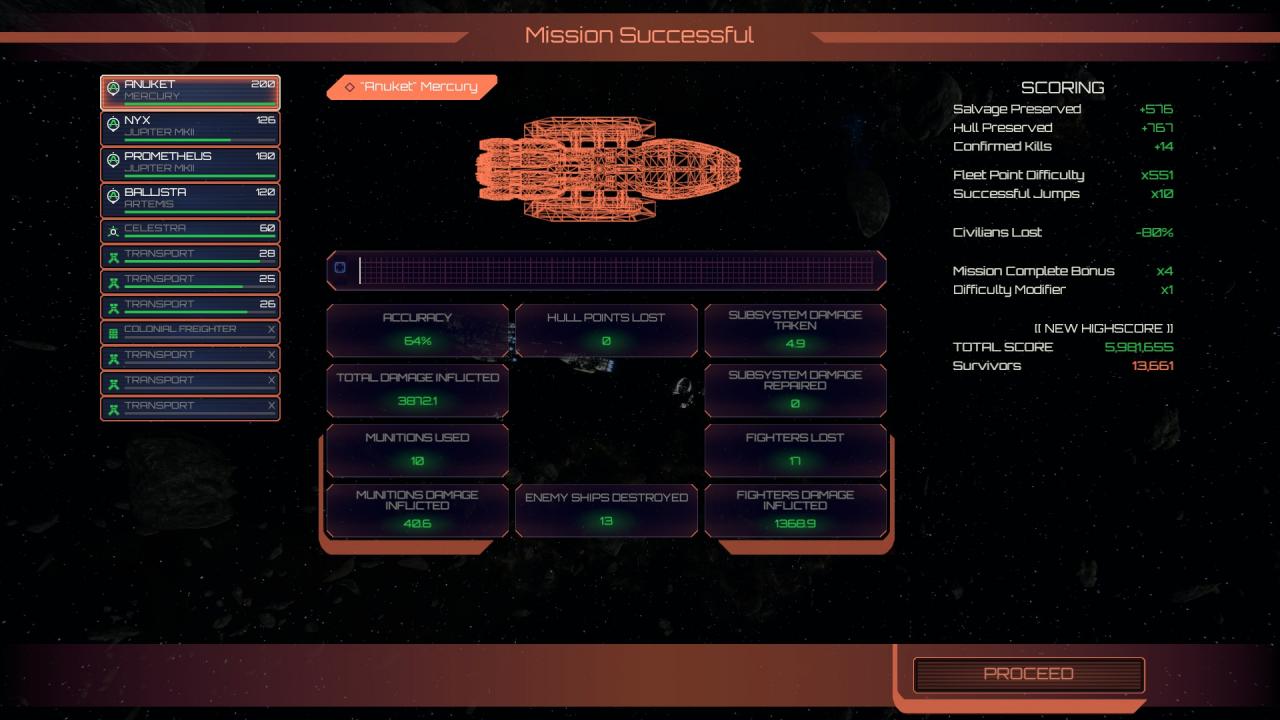Proceed to the next screen
This screenshot has width=1280, height=720.
pos(1028,674)
